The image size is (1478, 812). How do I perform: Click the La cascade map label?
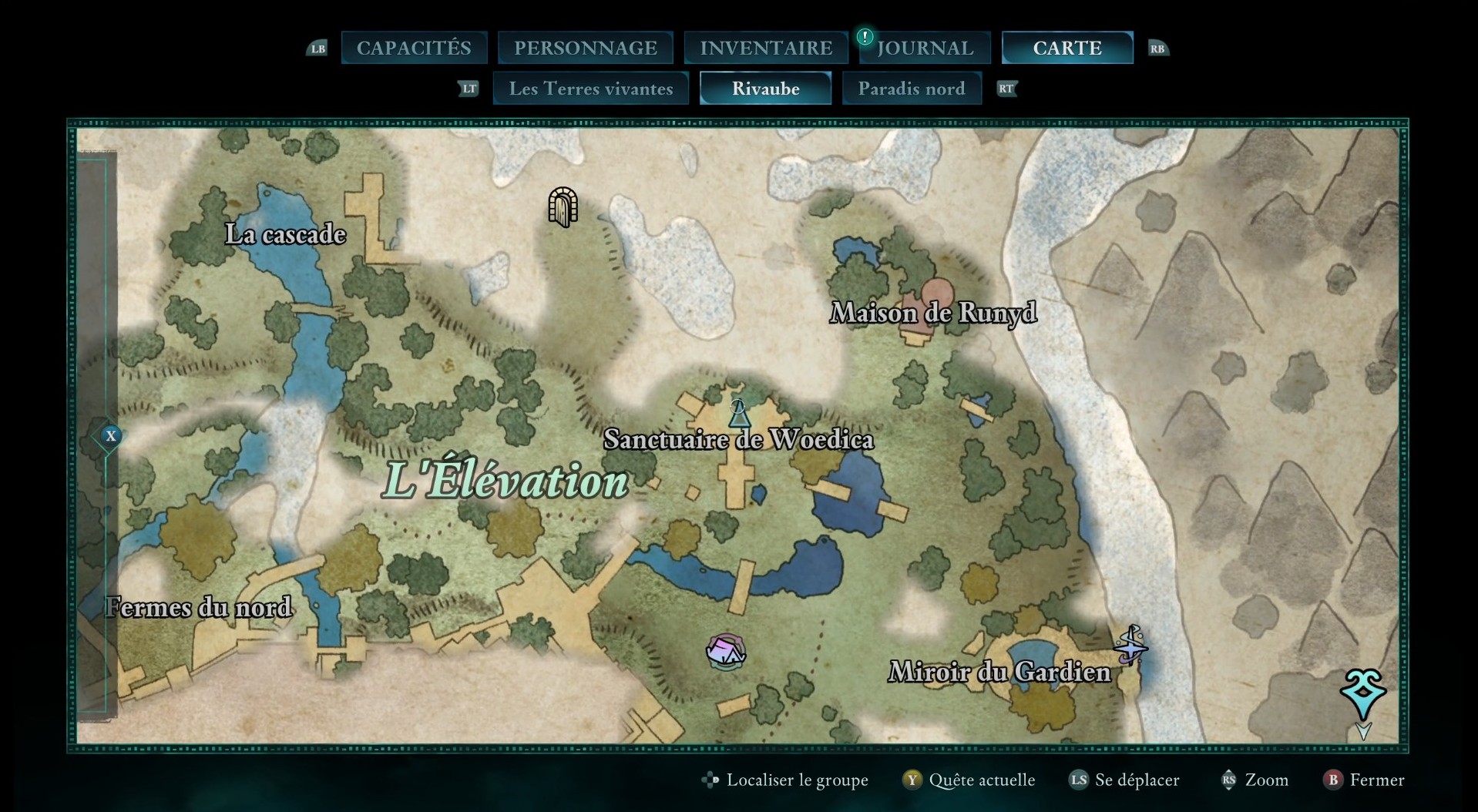(284, 234)
